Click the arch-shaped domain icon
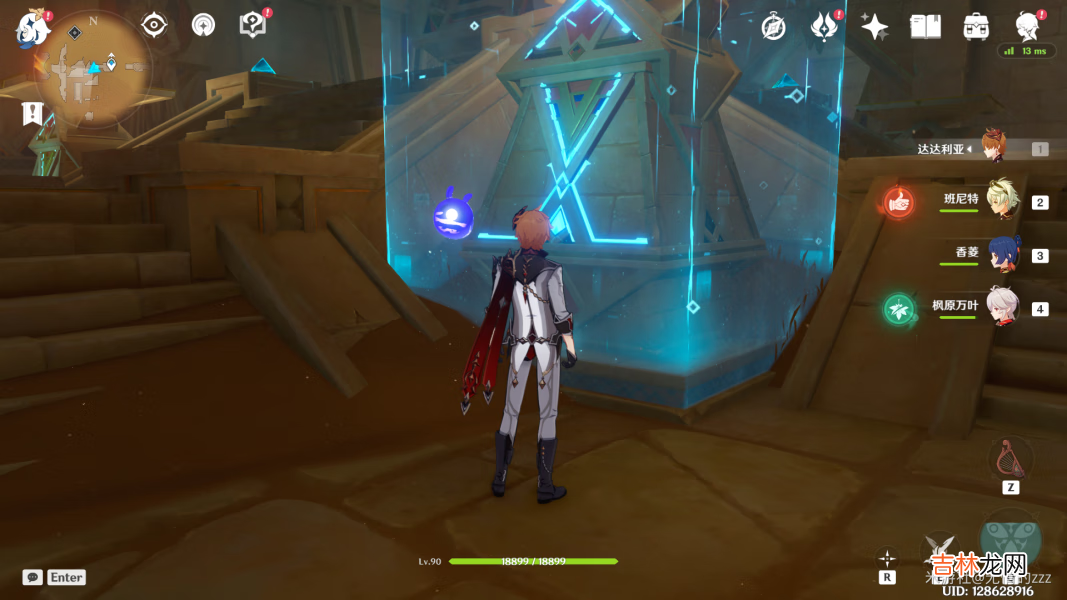The height and width of the screenshot is (600, 1067). [x=204, y=25]
